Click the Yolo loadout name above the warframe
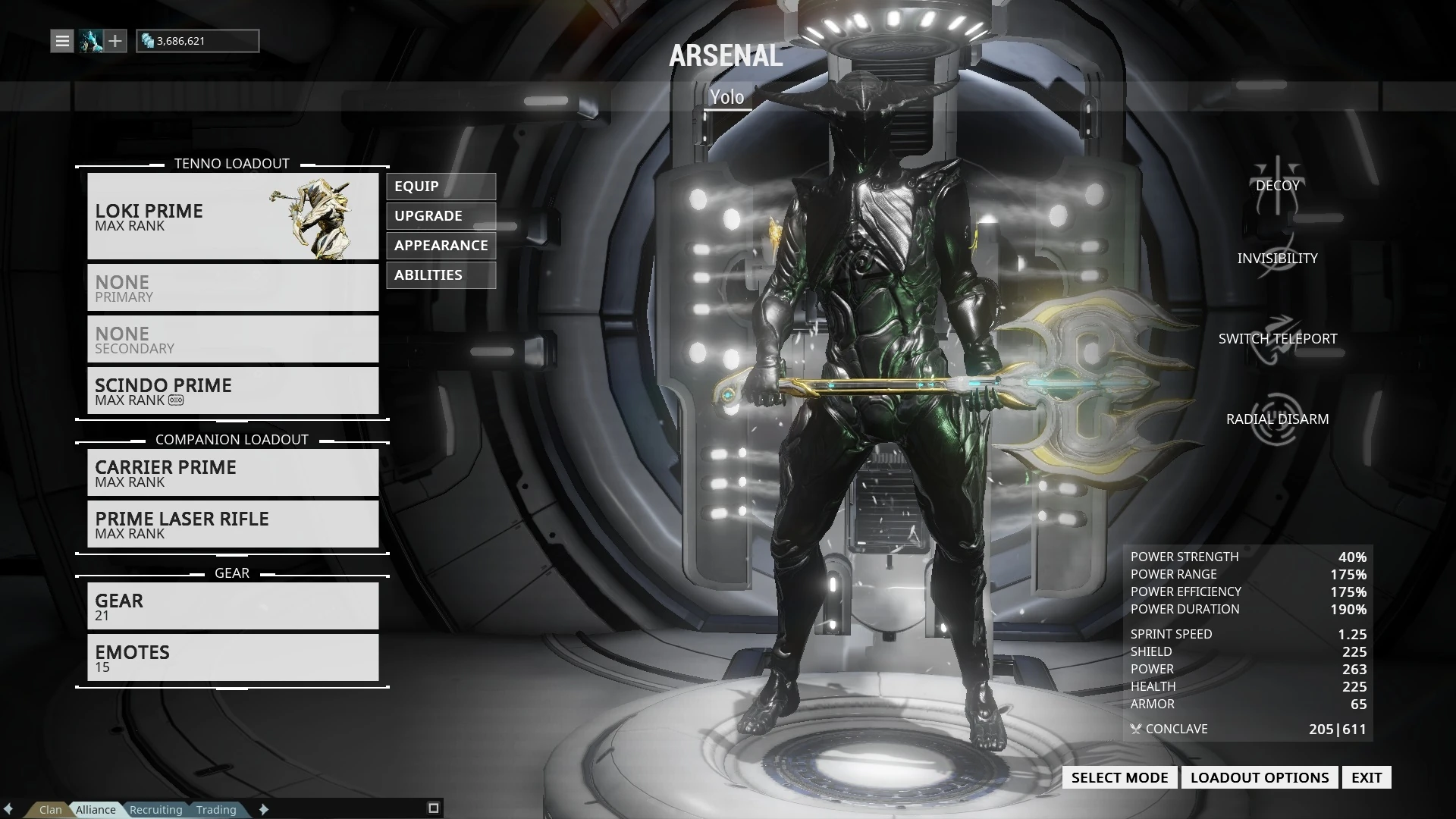The height and width of the screenshot is (819, 1456). click(x=726, y=97)
